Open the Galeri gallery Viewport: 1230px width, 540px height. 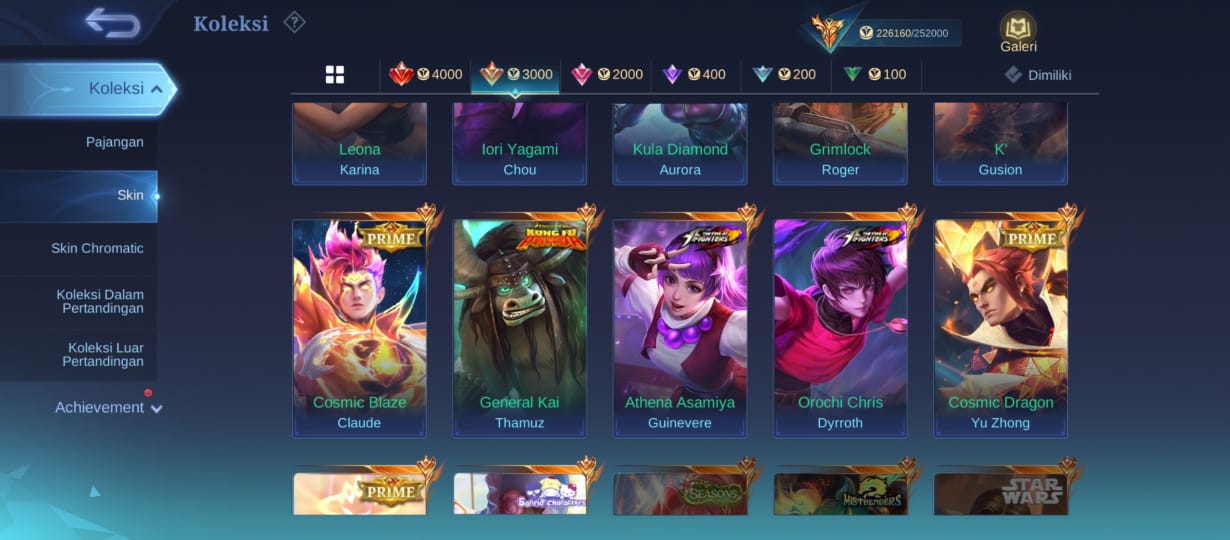tap(1018, 32)
